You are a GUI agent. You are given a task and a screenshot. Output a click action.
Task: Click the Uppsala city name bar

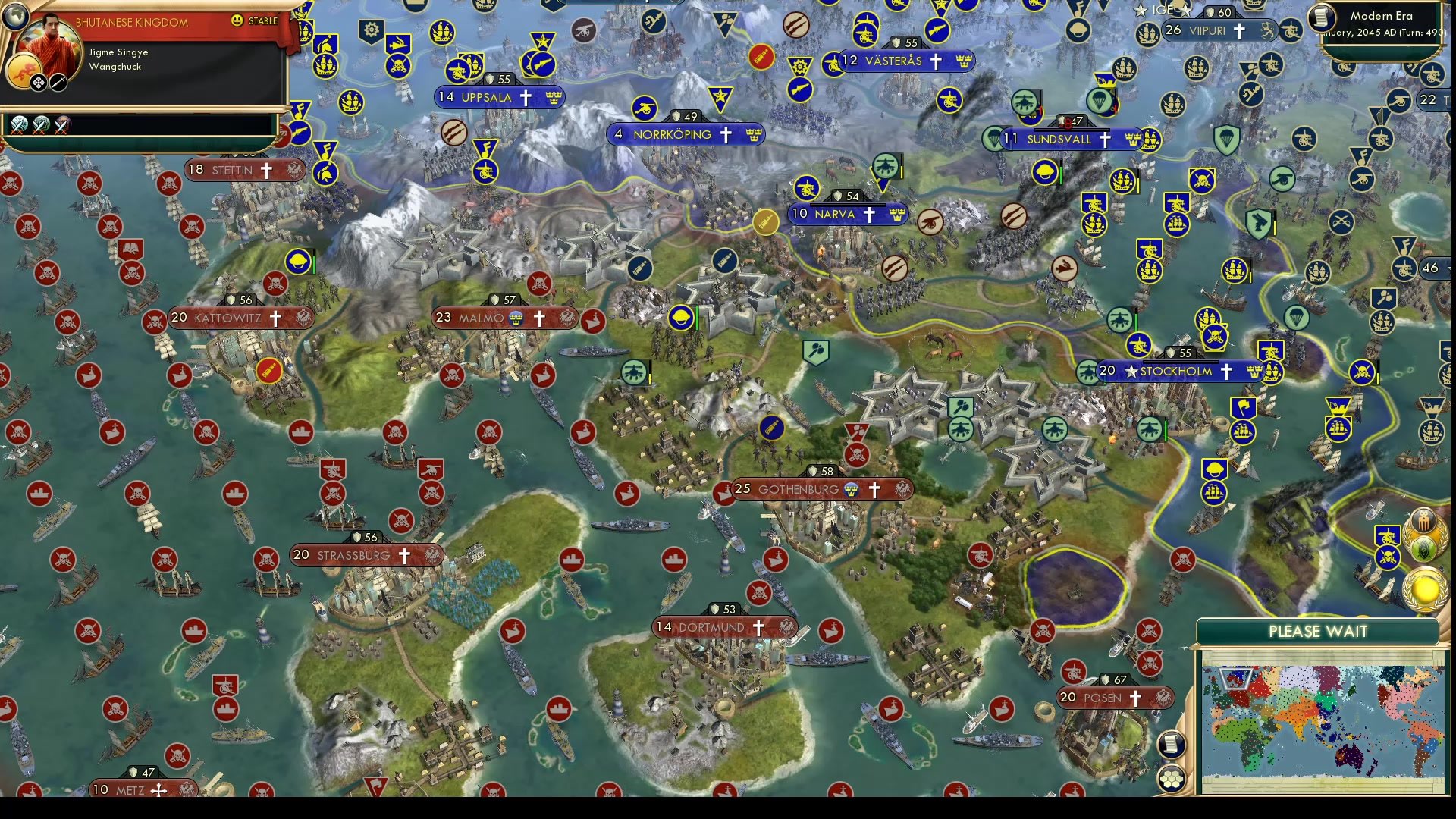[x=499, y=97]
